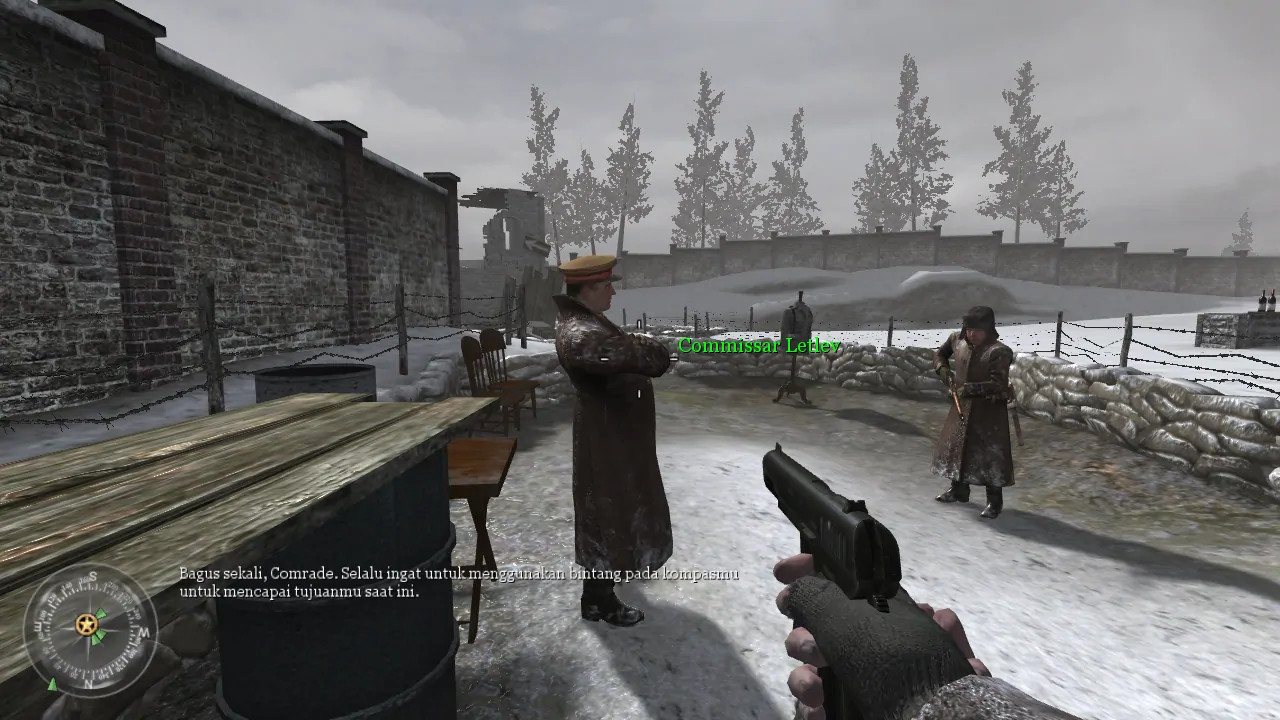
Task: Click the green compass needle
Action: pyautogui.click(x=99, y=614)
